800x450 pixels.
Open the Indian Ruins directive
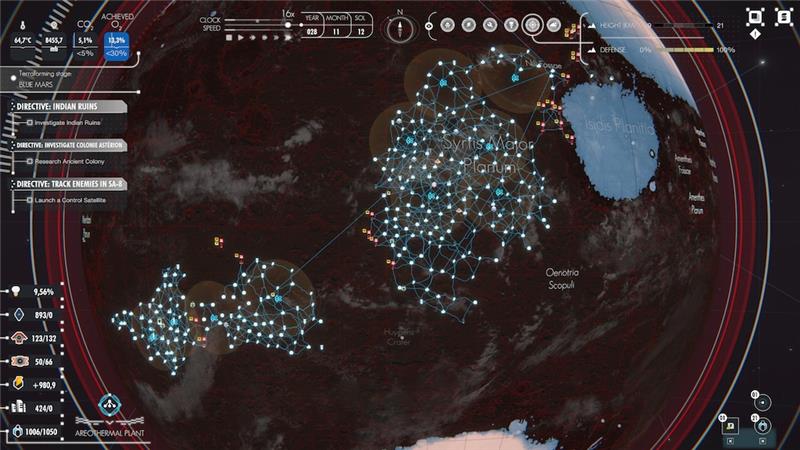click(x=67, y=106)
